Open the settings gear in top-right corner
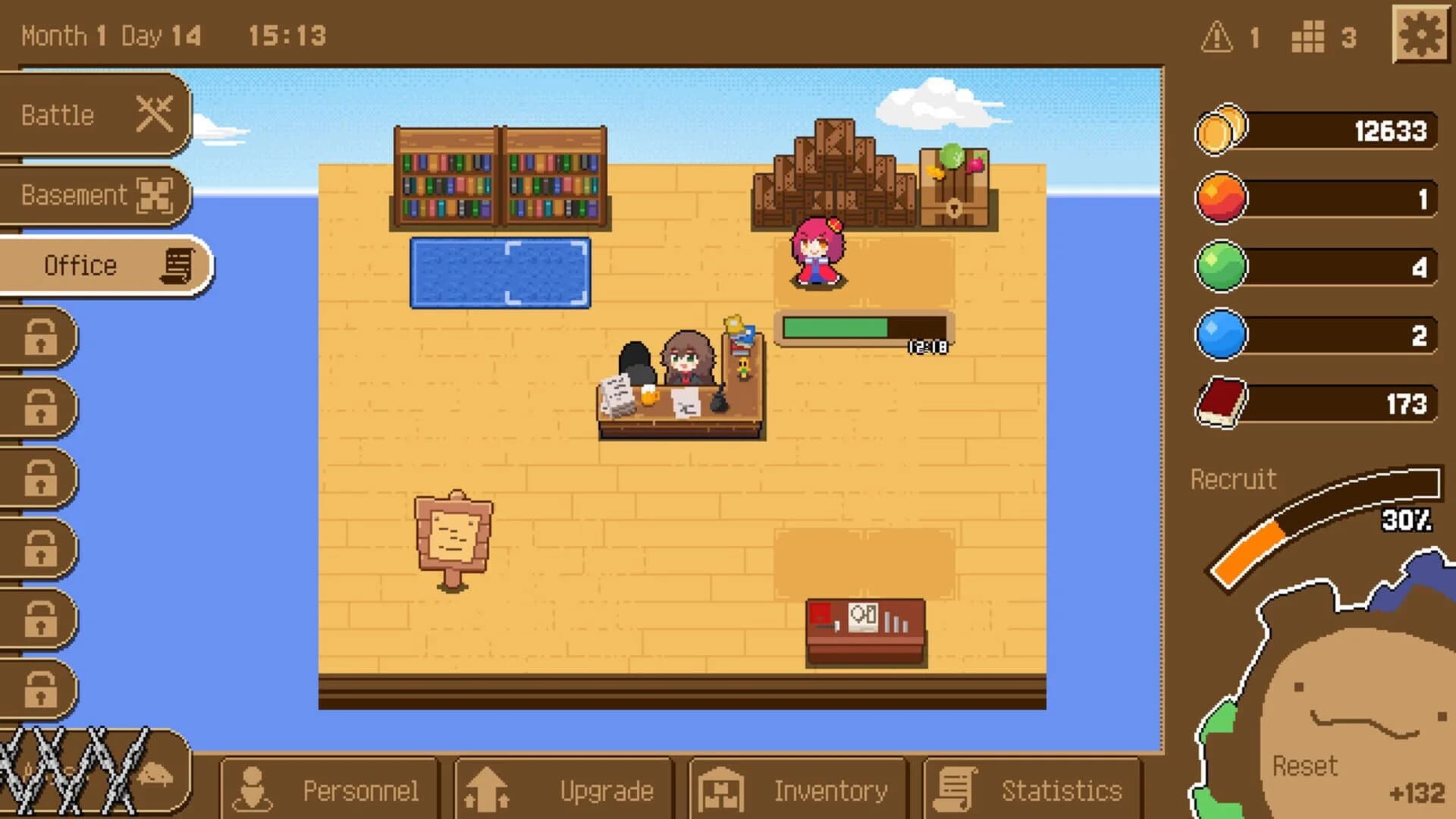1456x819 pixels. click(1421, 34)
